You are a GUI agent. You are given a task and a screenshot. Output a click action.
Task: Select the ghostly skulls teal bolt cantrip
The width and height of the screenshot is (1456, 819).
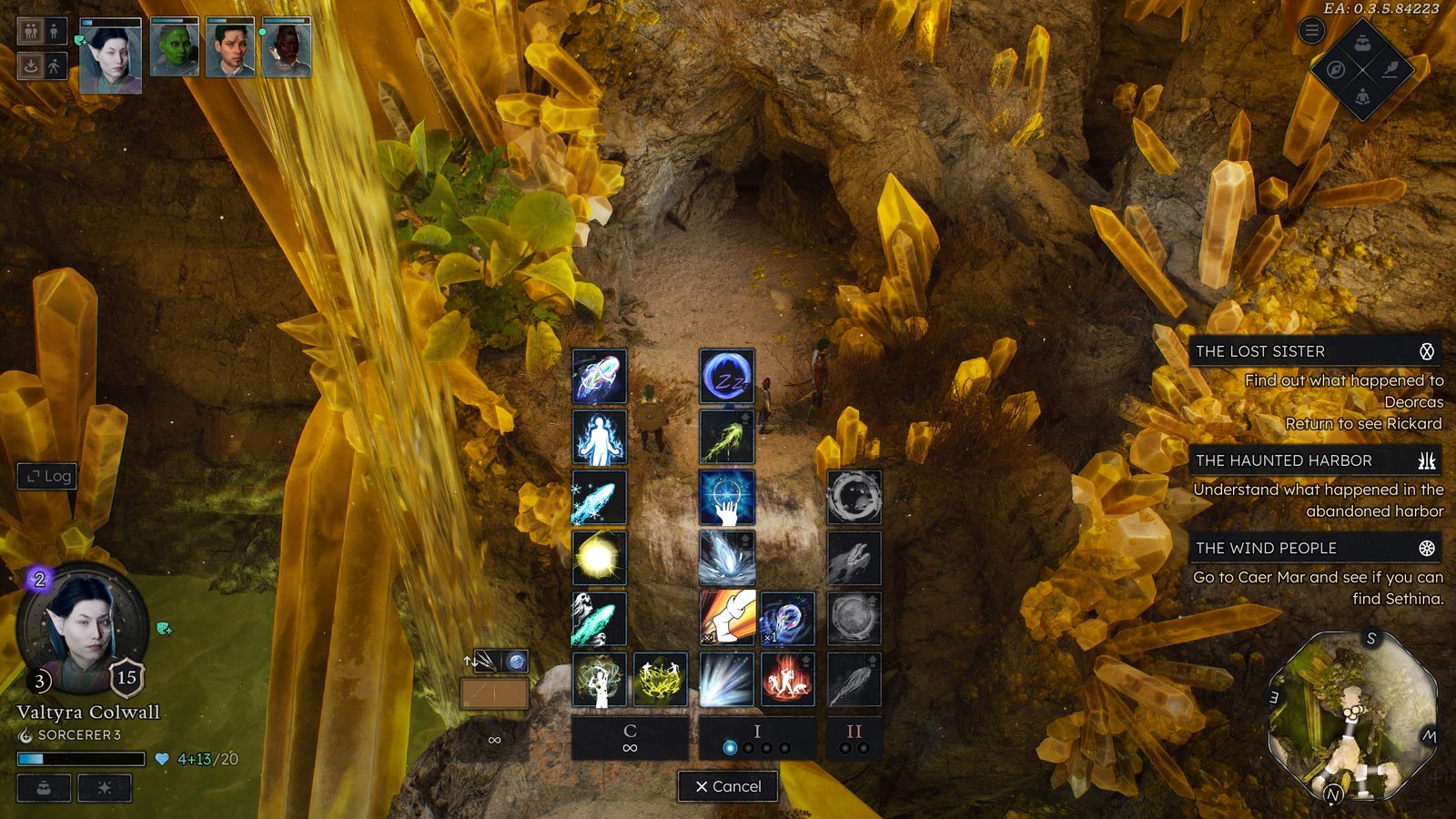click(x=599, y=619)
